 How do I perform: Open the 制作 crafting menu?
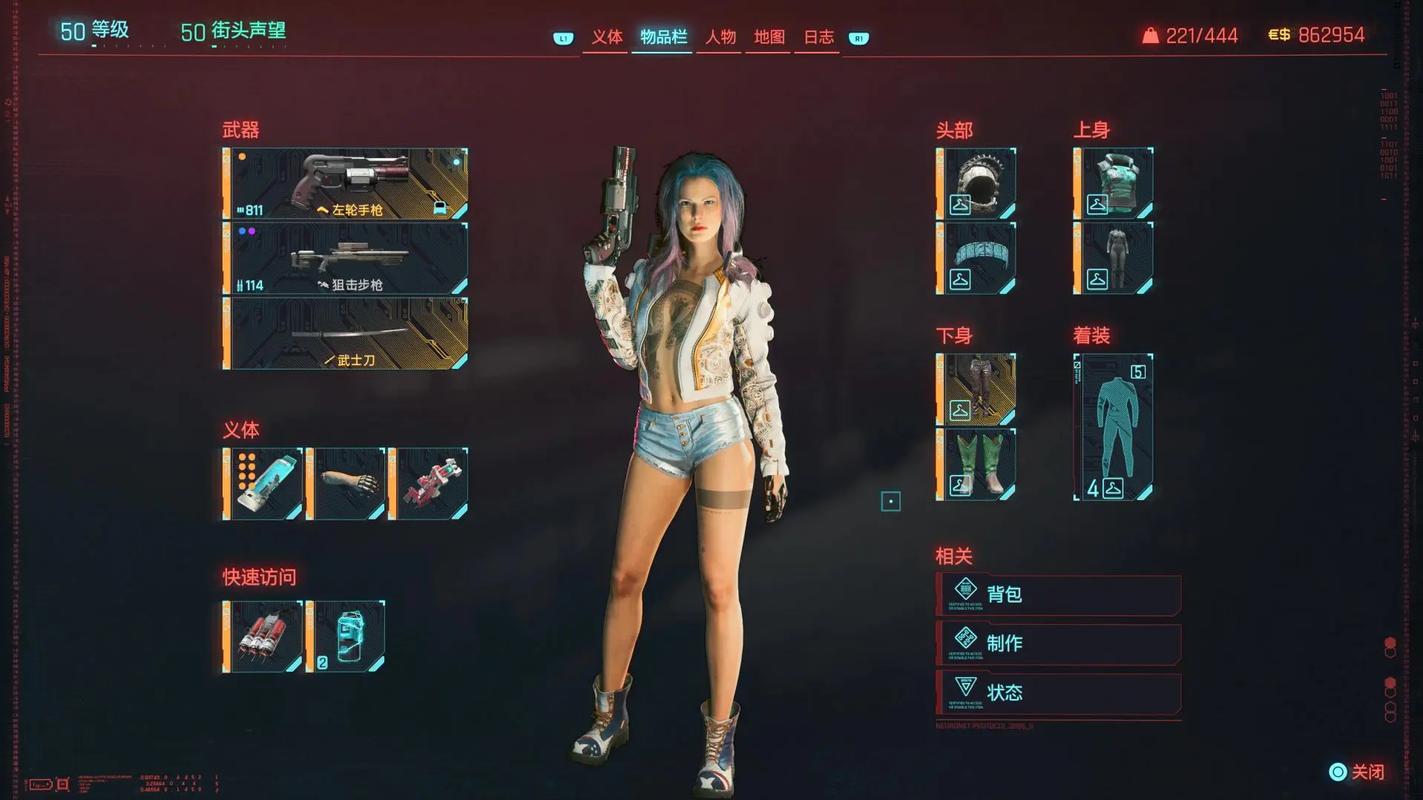pyautogui.click(x=1059, y=643)
